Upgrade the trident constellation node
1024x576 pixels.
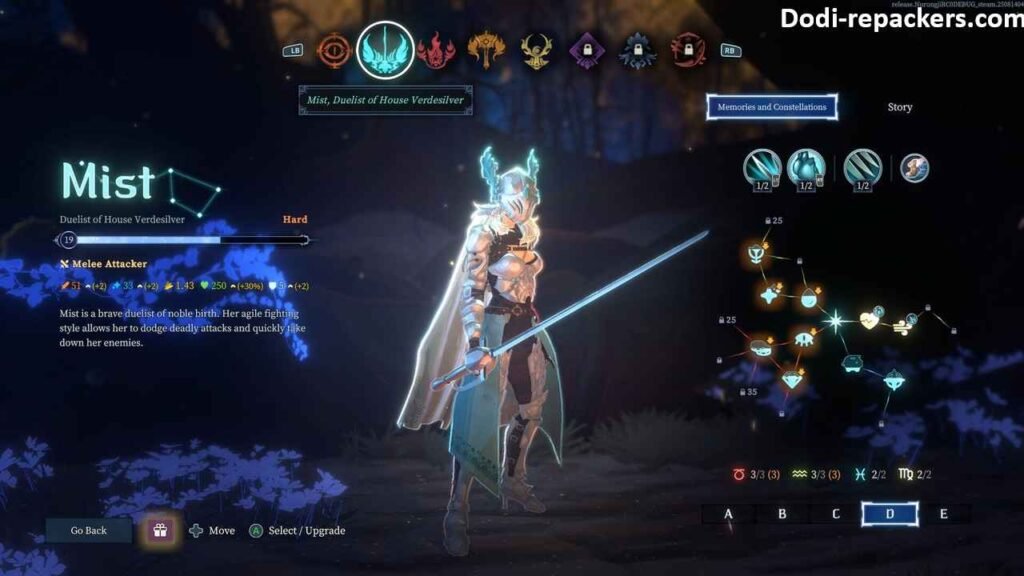(x=753, y=254)
